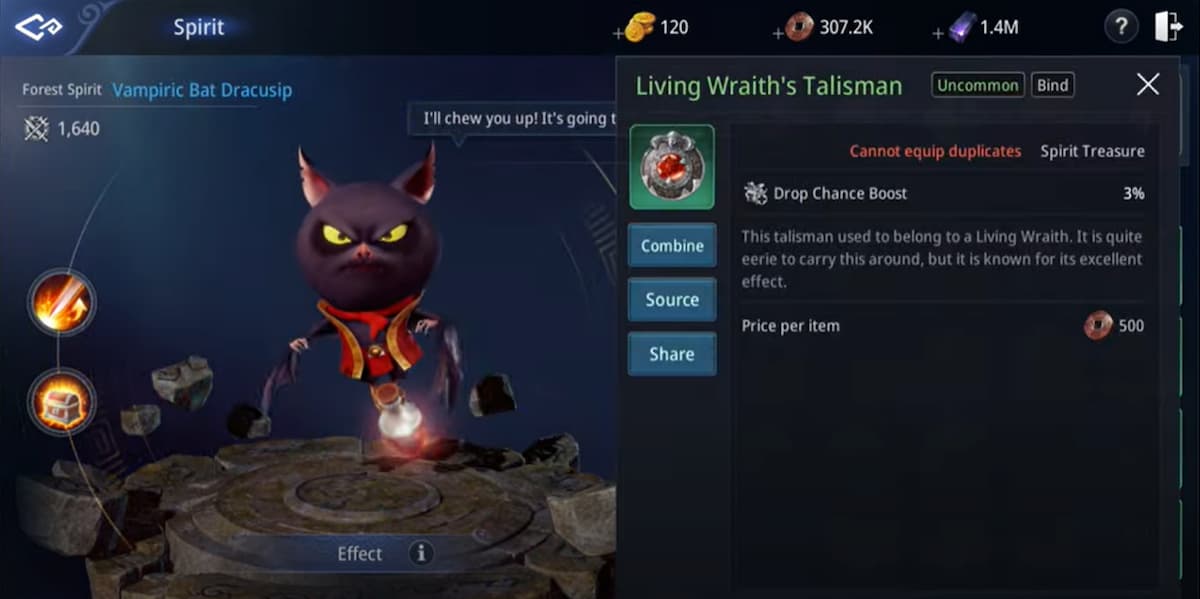This screenshot has width=1200, height=599.
Task: Select the talisman item icon
Action: [671, 167]
